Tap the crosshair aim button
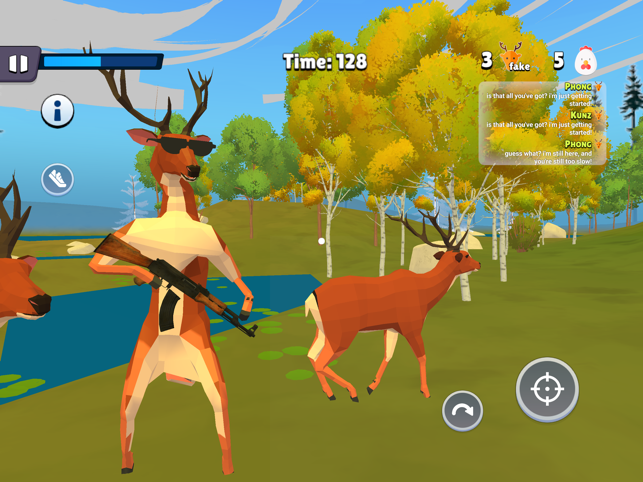This screenshot has height=482, width=643. pyautogui.click(x=547, y=389)
